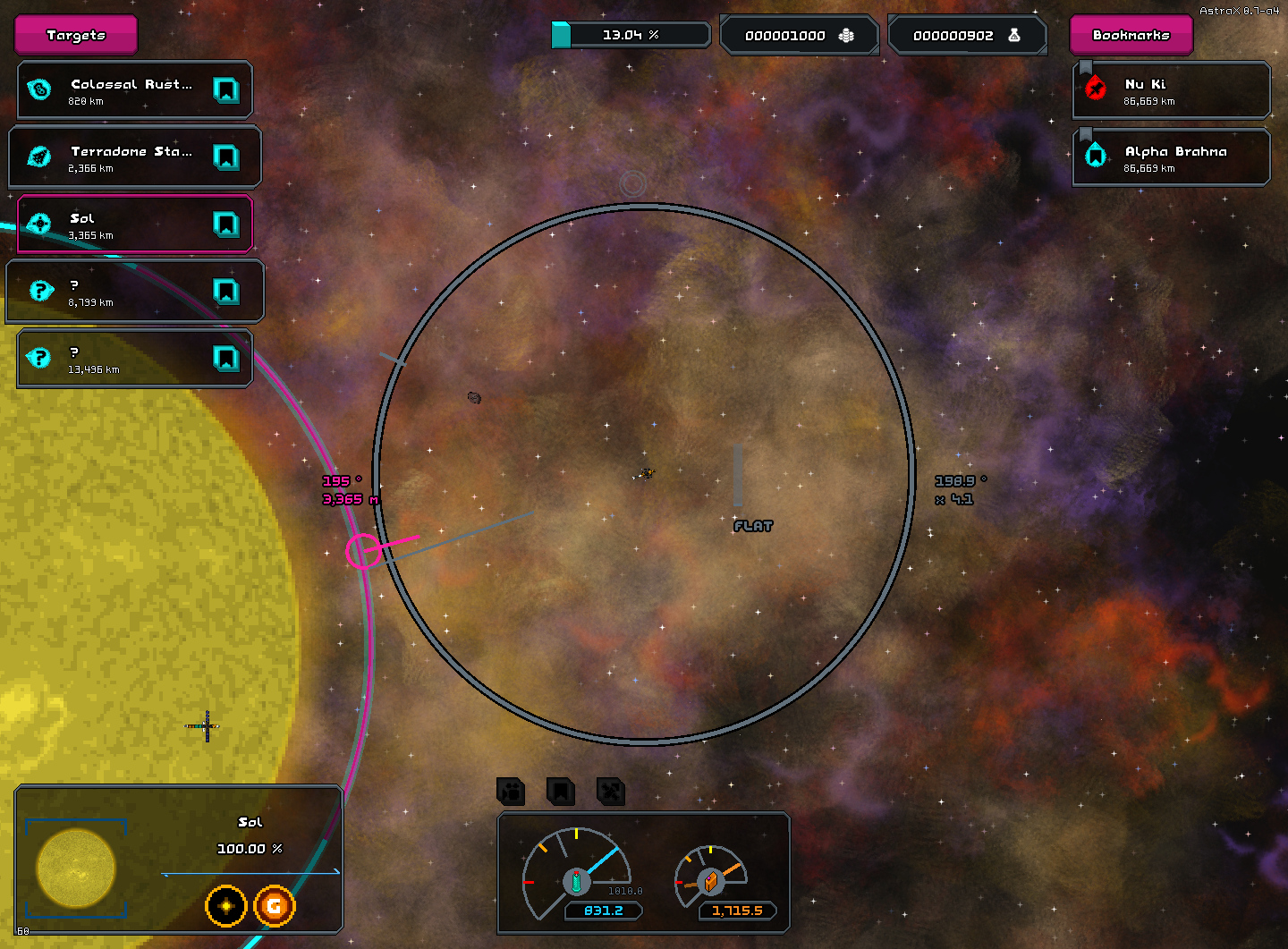Click the camera icon above the gauges
This screenshot has height=949, width=1288.
(511, 792)
